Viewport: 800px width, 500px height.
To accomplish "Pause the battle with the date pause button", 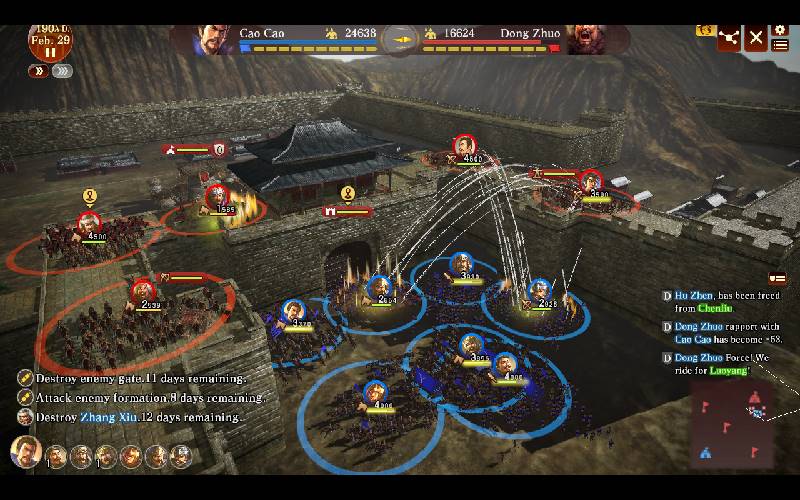I will pyautogui.click(x=48, y=51).
